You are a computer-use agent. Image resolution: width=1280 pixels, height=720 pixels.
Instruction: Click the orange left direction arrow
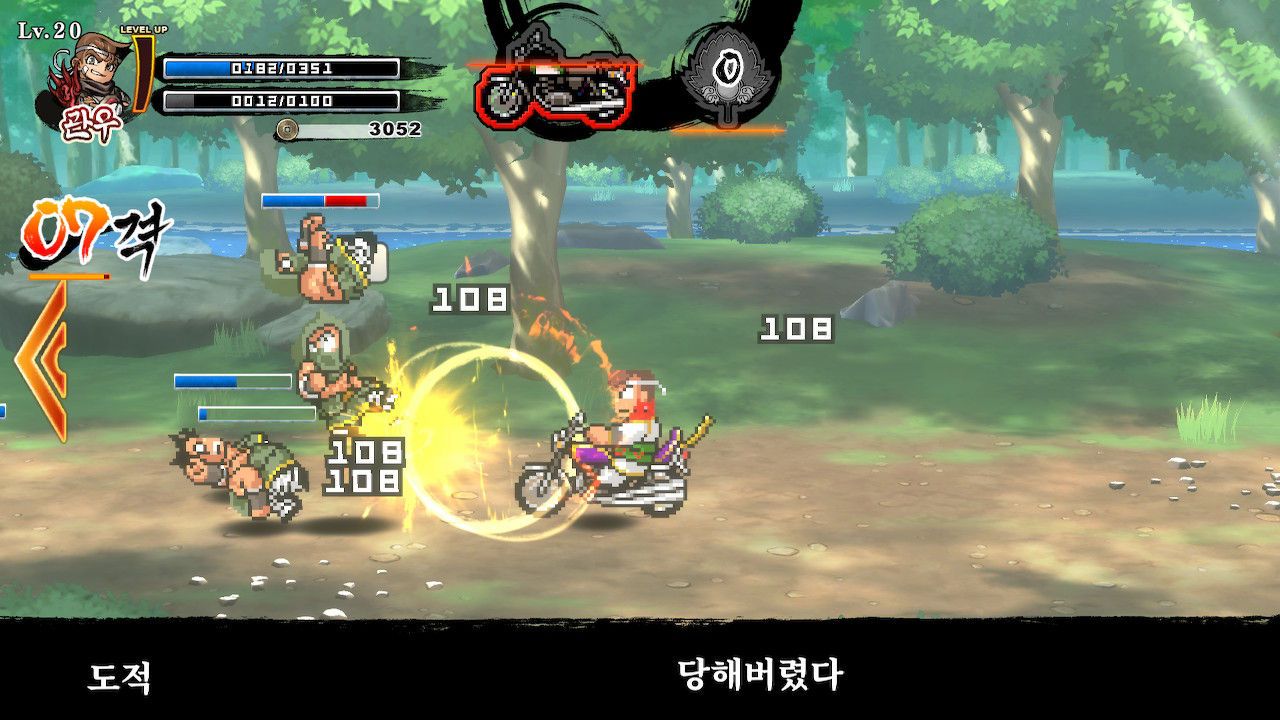[x=44, y=361]
